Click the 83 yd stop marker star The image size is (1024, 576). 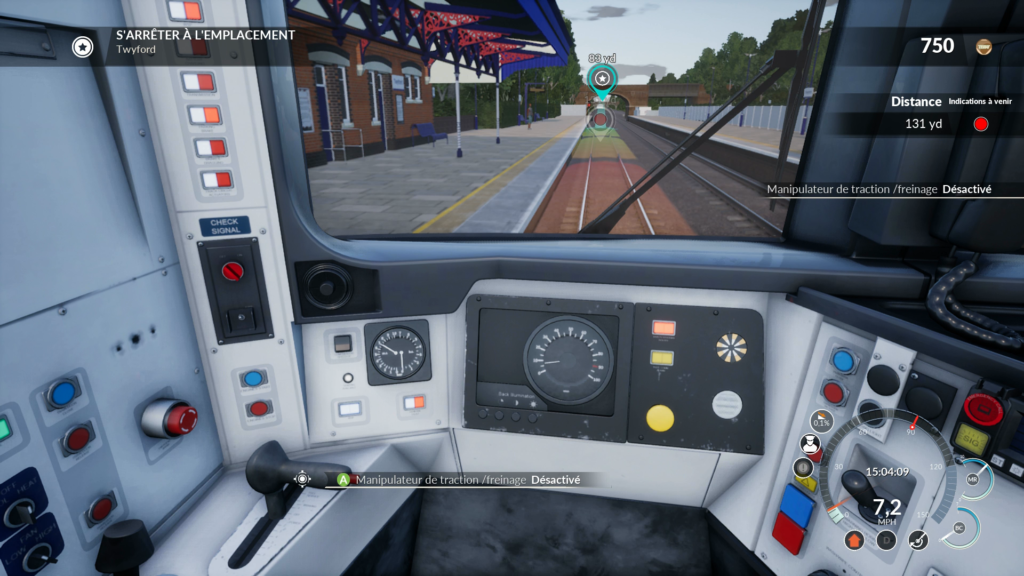point(601,79)
